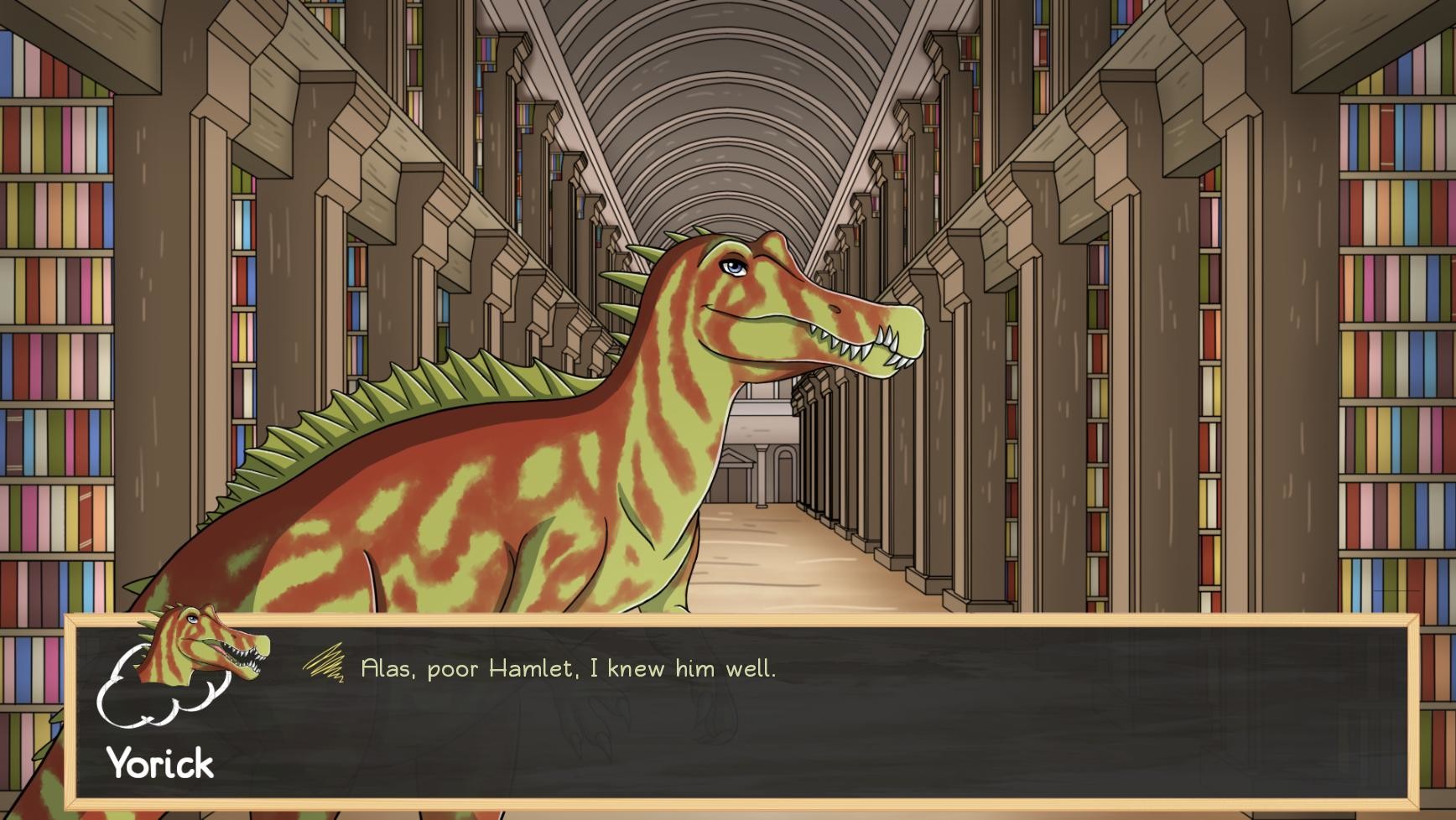The height and width of the screenshot is (820, 1456).
Task: Click the leftmost bookshelf column
Action: tap(50, 335)
